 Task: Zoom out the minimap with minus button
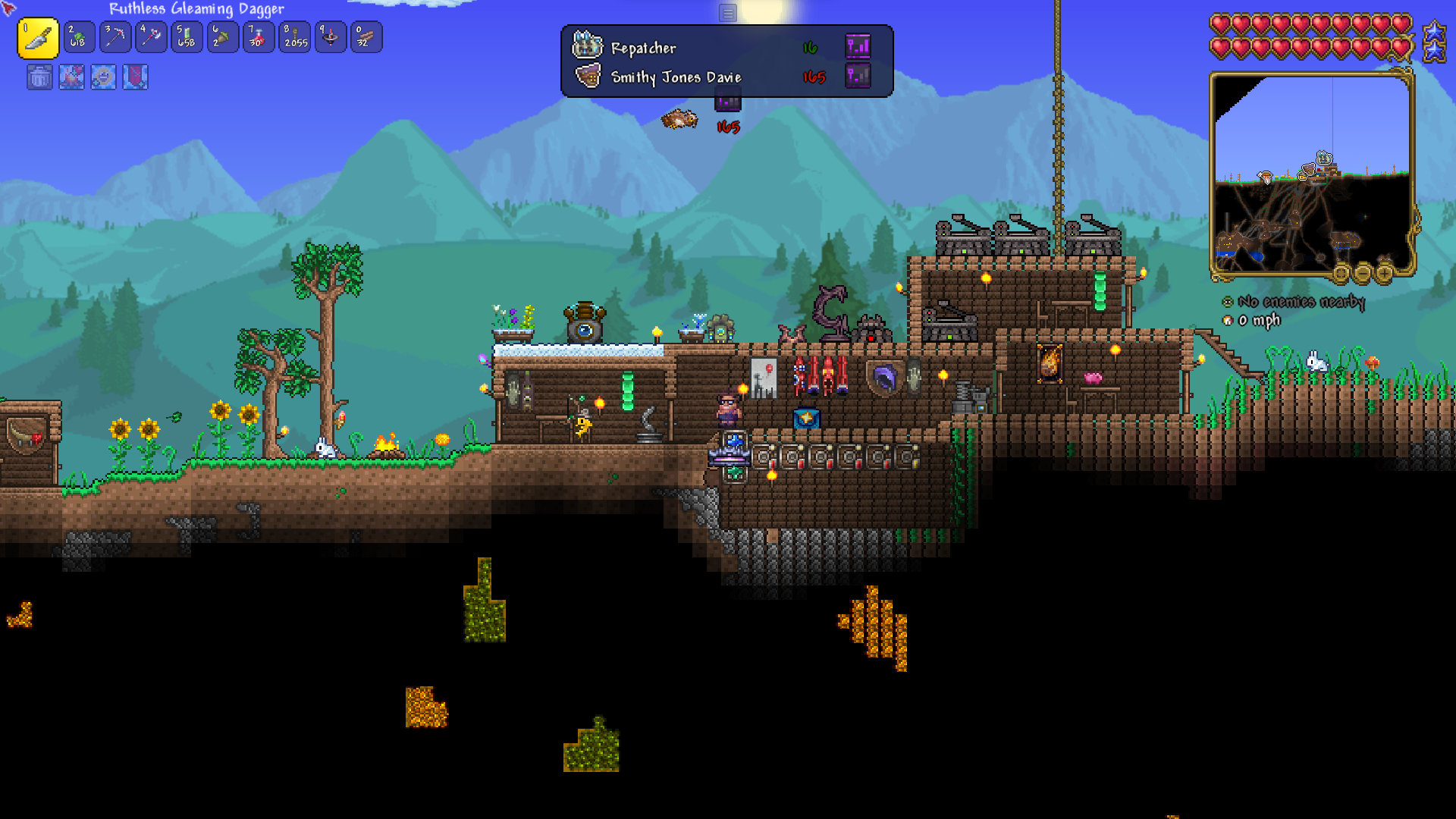pyautogui.click(x=1363, y=273)
